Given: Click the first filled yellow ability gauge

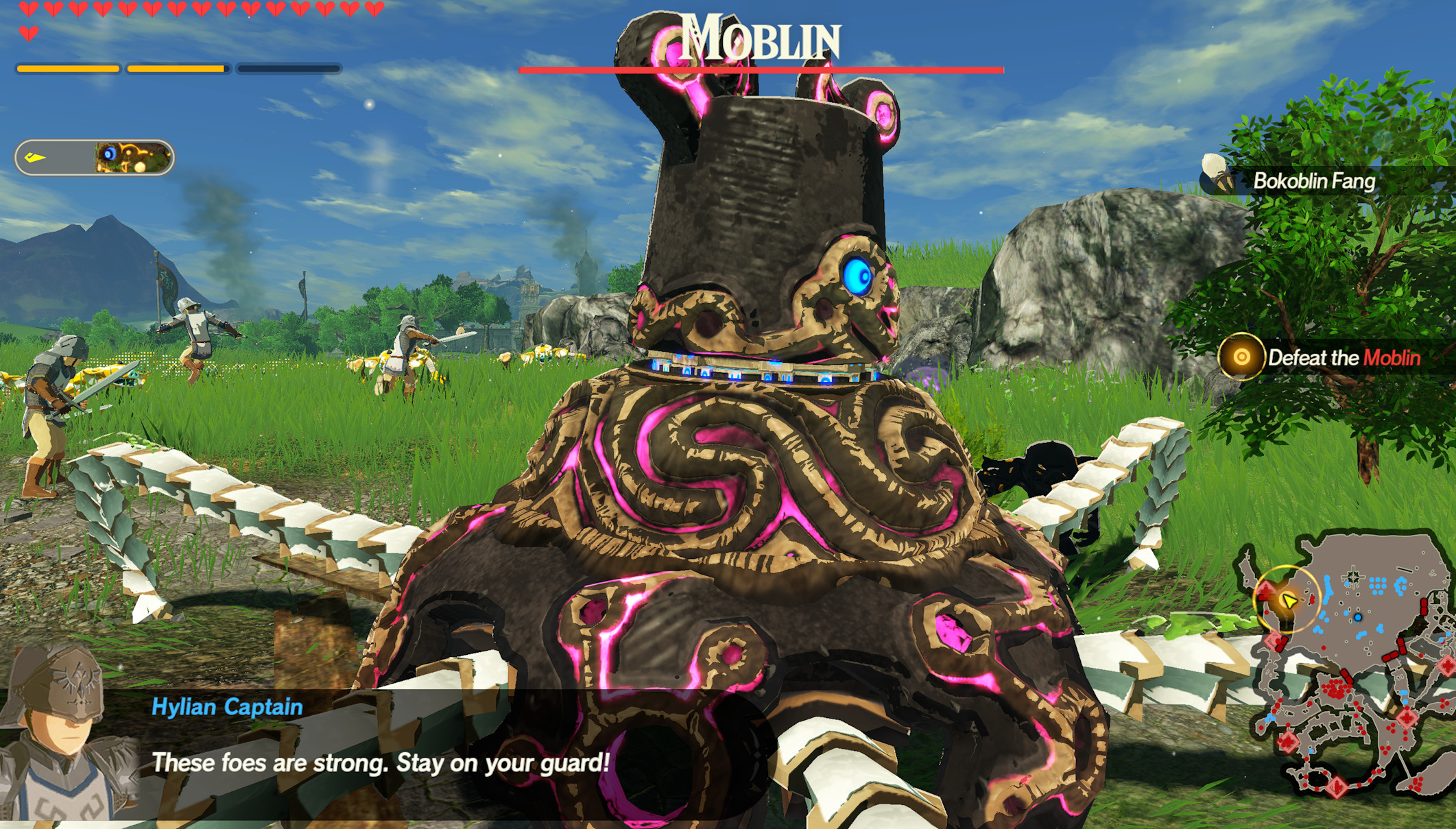Looking at the screenshot, I should click(69, 69).
